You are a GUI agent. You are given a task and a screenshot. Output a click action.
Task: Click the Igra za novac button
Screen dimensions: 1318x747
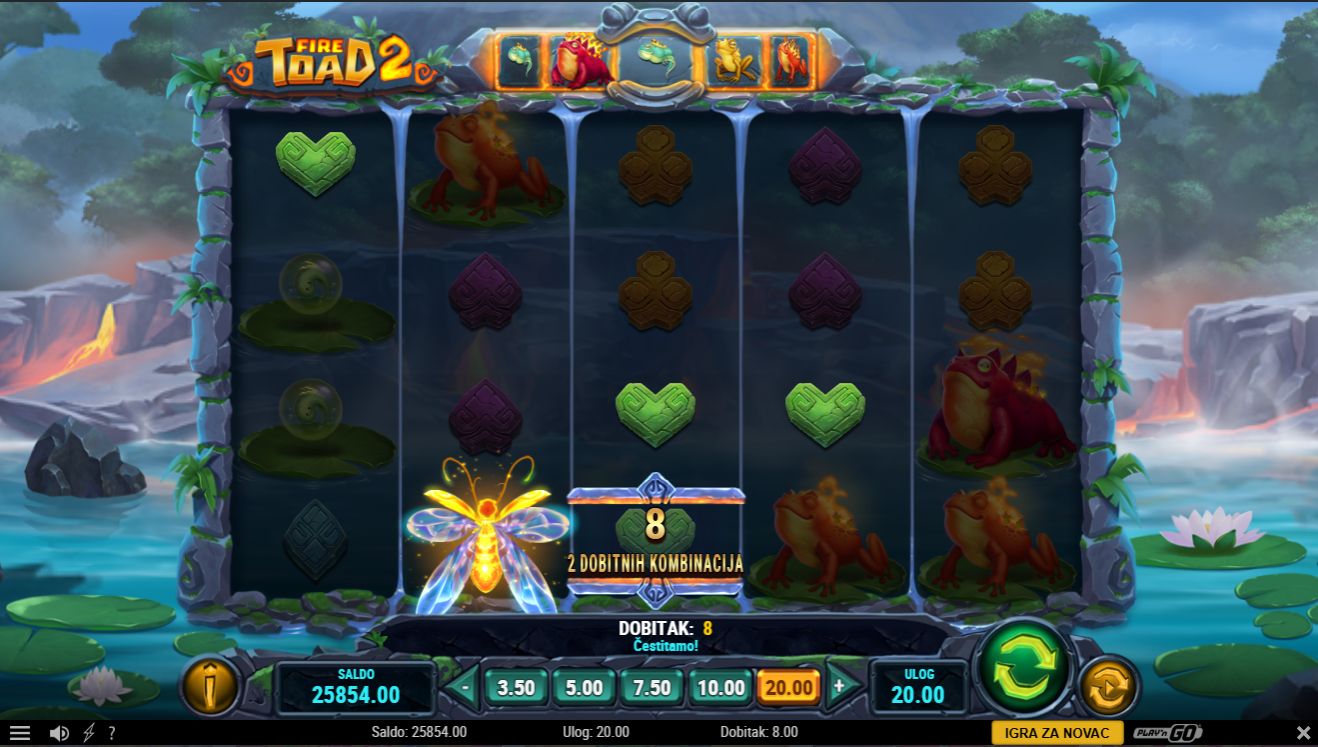click(1057, 733)
